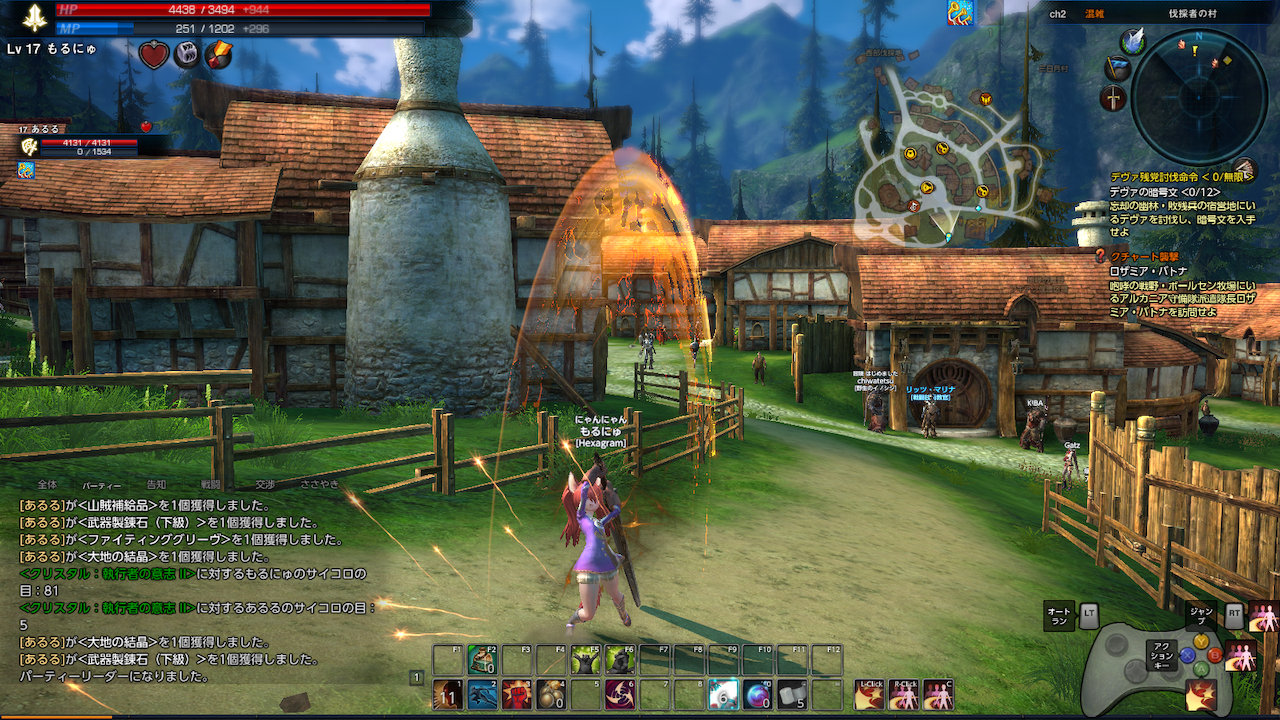Image resolution: width=1280 pixels, height=720 pixels.
Task: Show the 戦闘 chat tab
Action: 211,484
